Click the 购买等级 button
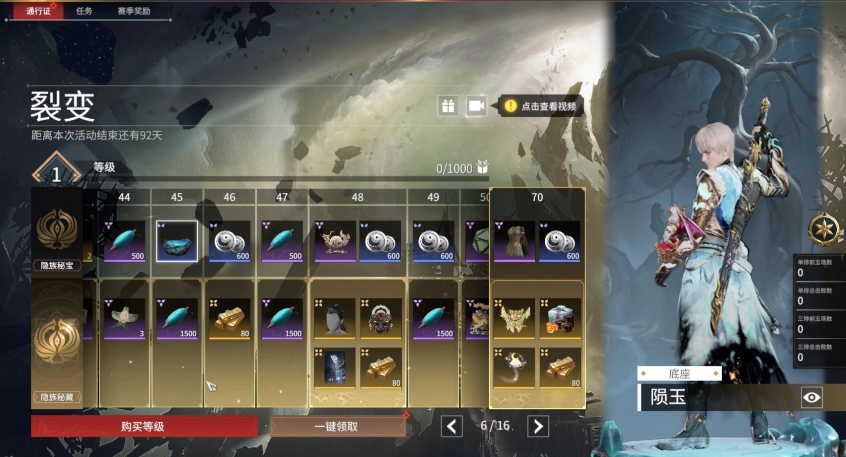Screen dimensions: 846x457 143,426
